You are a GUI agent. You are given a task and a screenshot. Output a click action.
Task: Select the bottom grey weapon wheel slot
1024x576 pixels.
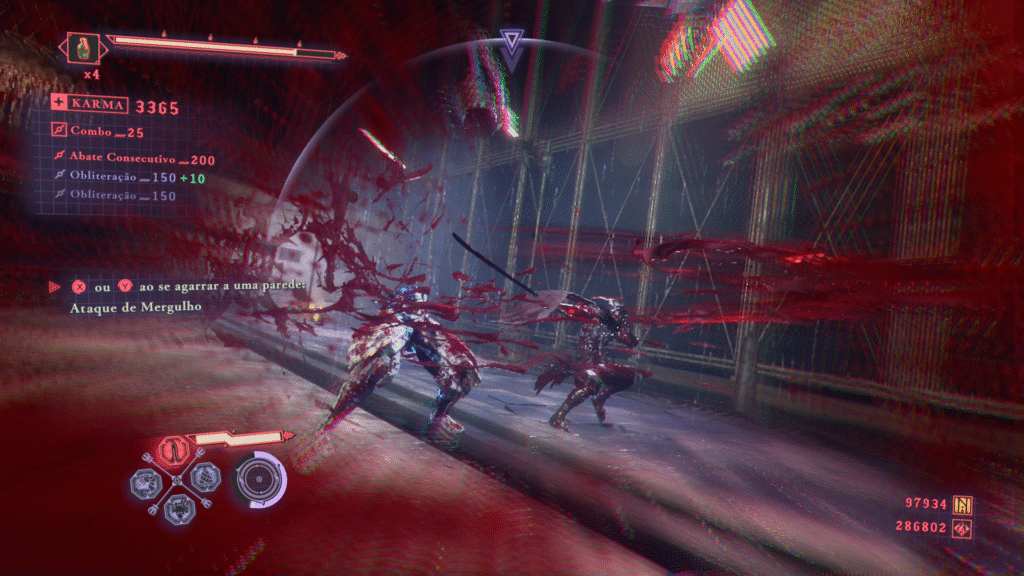coord(177,507)
